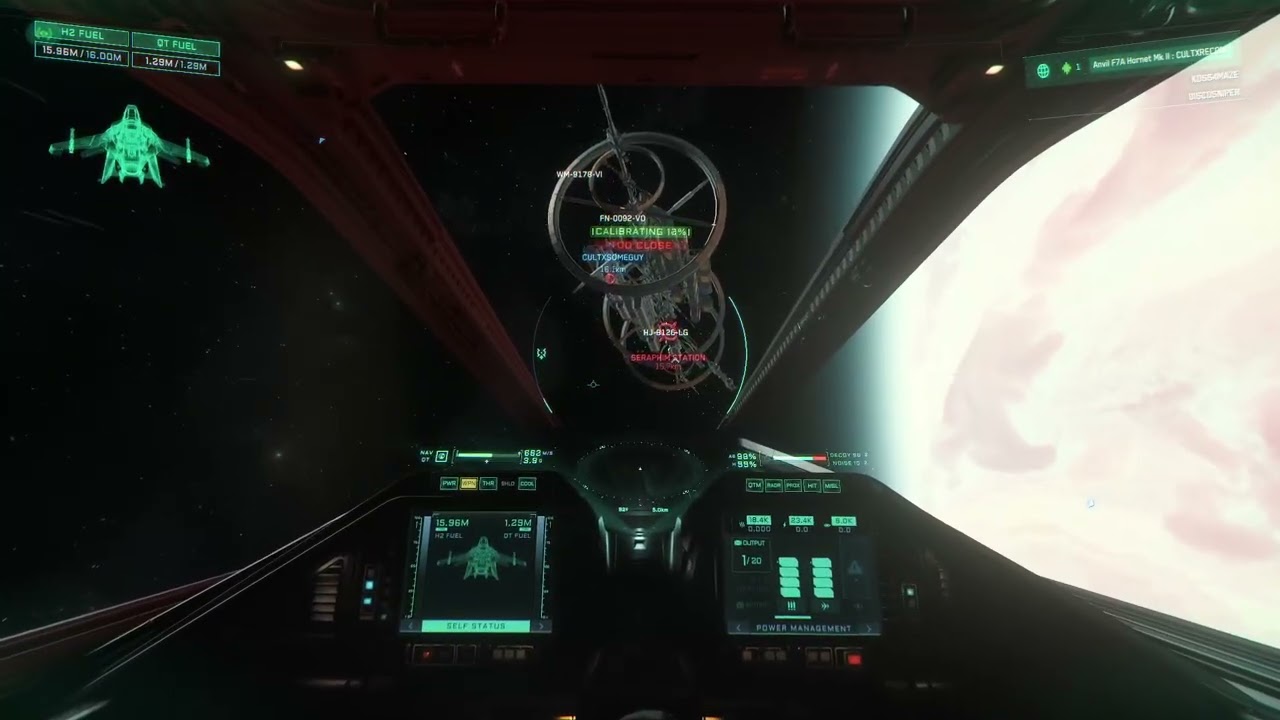The width and height of the screenshot is (1280, 720).
Task: Go to next page after Self Status
Action: (543, 627)
